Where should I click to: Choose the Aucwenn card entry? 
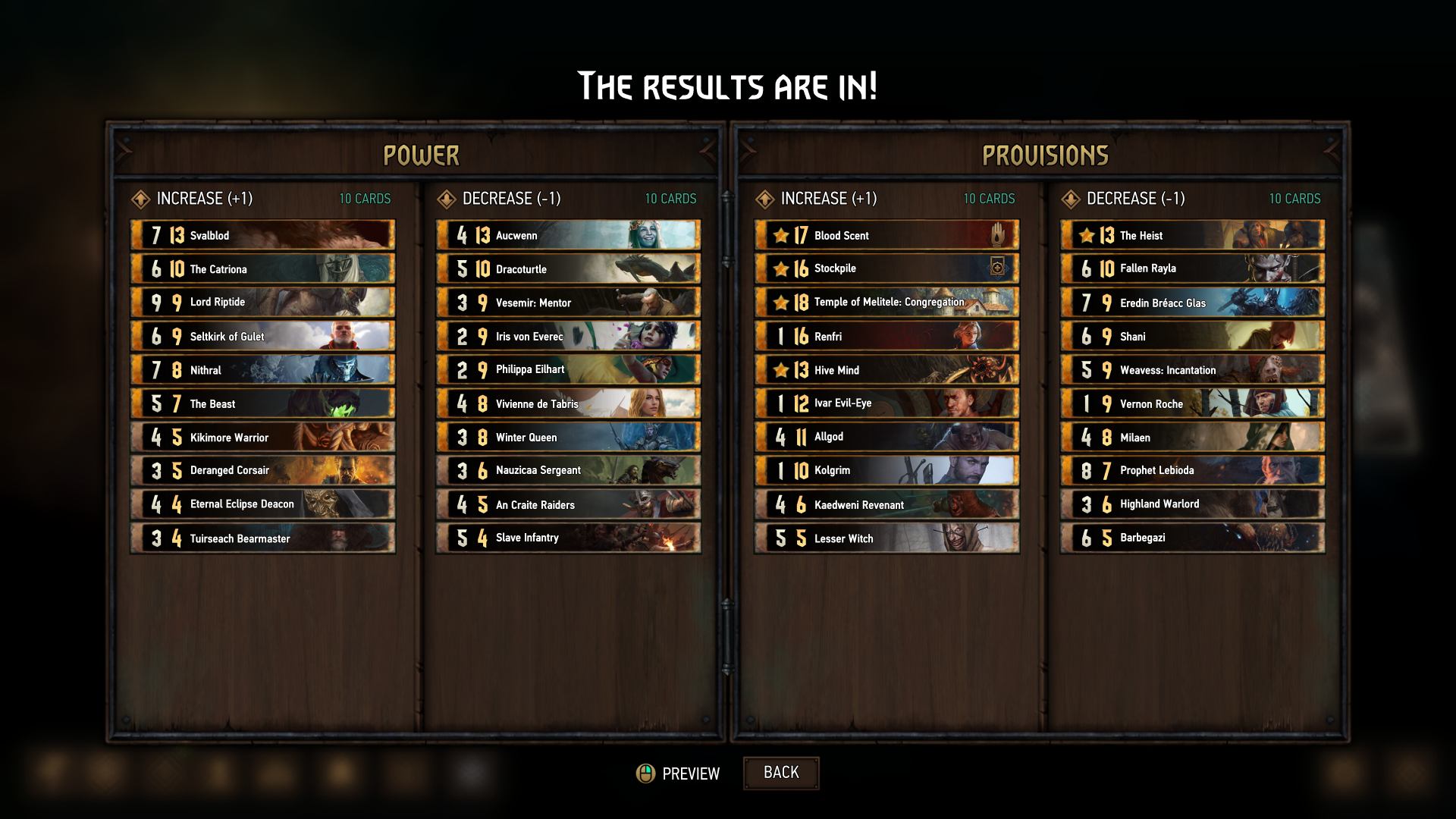pos(568,235)
